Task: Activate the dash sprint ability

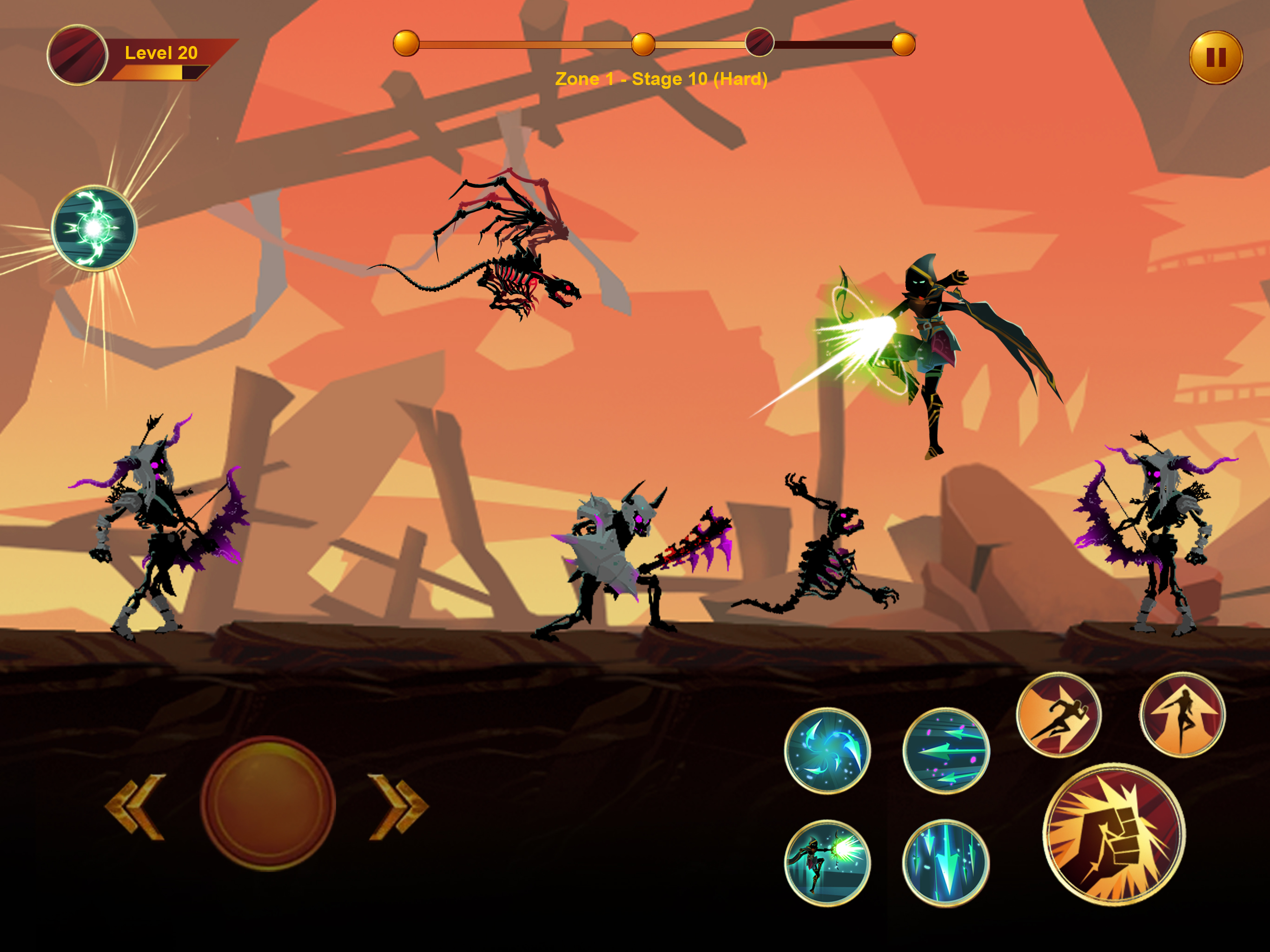Action: tap(1058, 715)
